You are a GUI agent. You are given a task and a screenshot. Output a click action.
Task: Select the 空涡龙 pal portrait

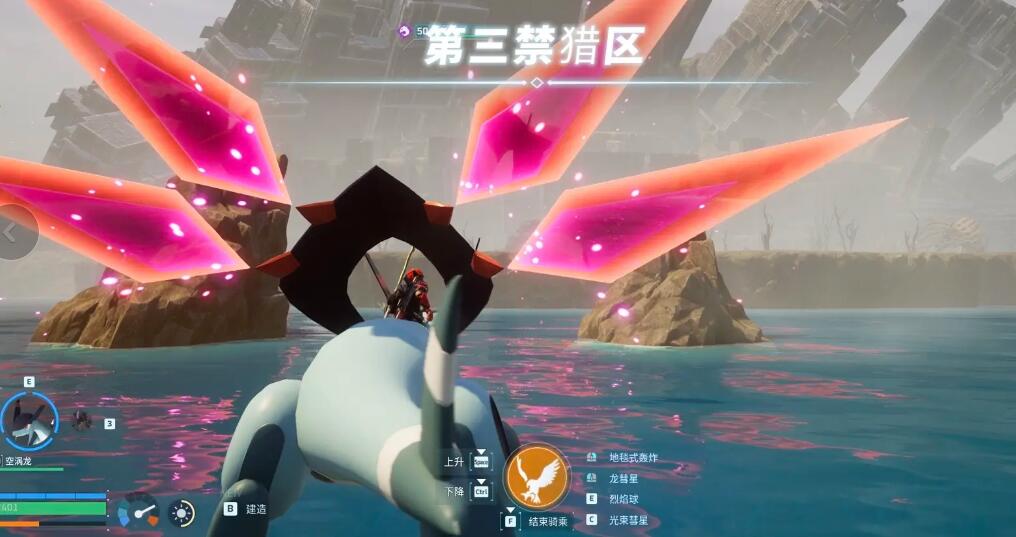29,421
